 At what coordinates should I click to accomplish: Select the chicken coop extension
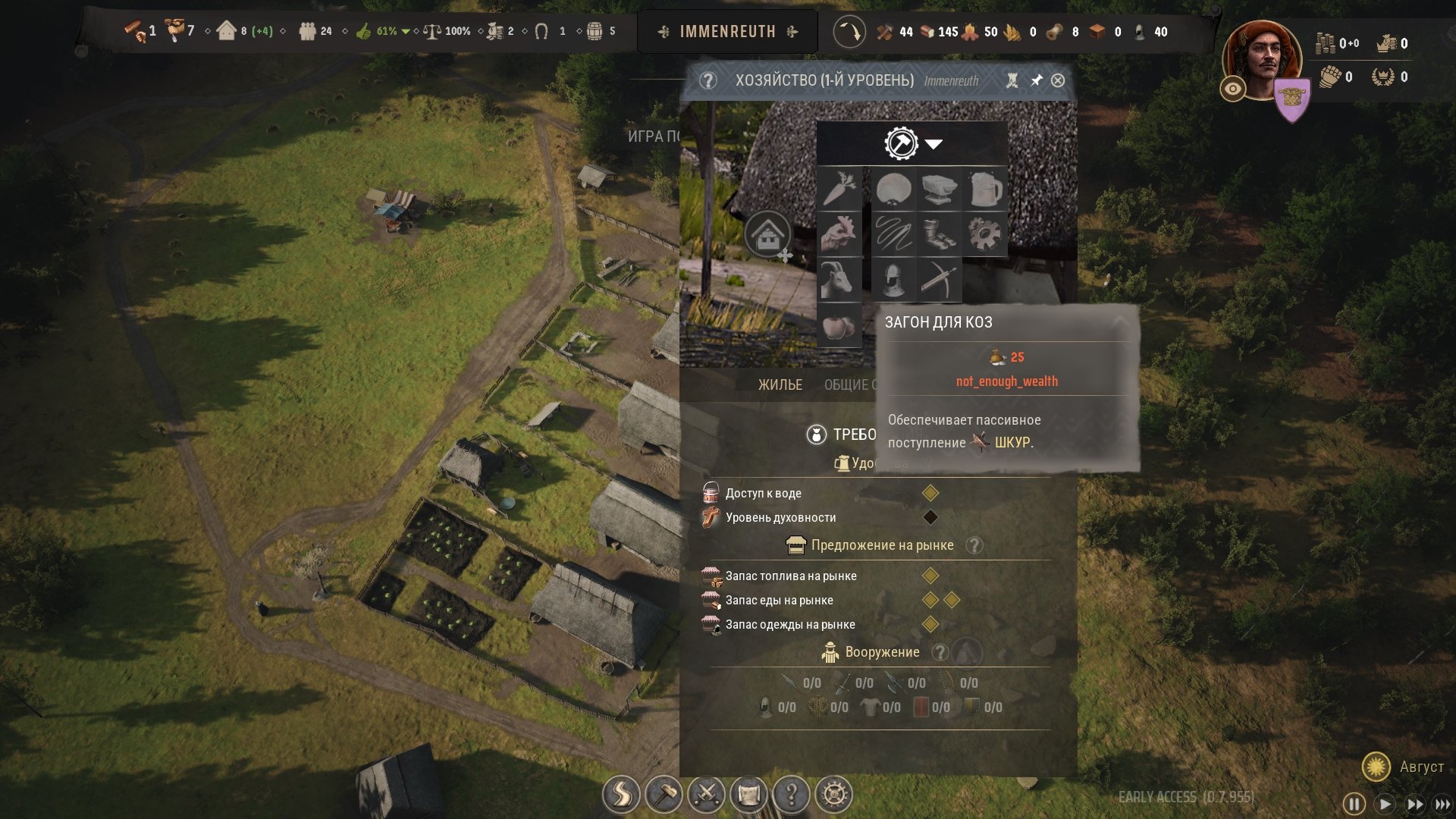point(839,234)
